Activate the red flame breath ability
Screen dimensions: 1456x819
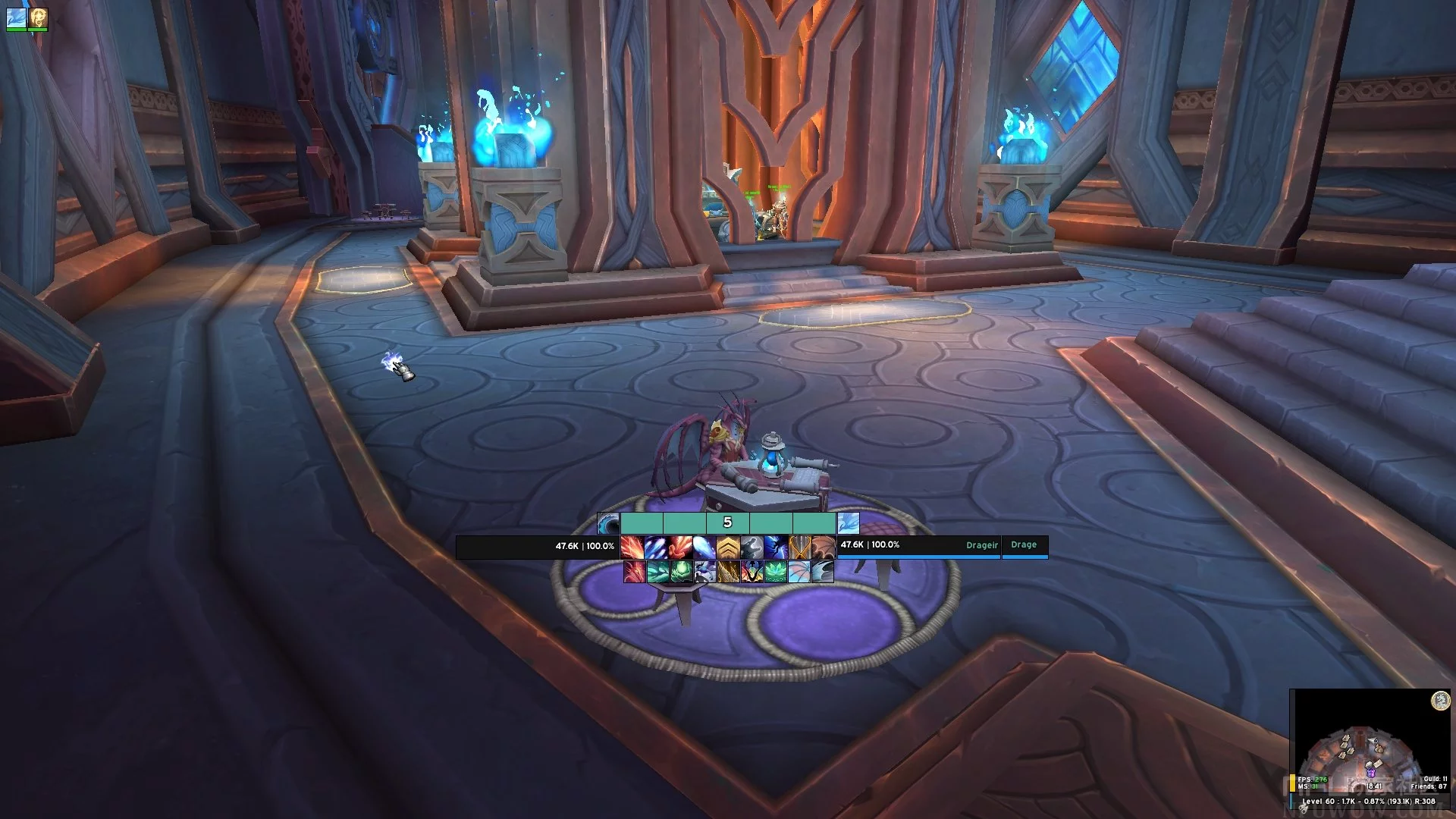click(632, 546)
